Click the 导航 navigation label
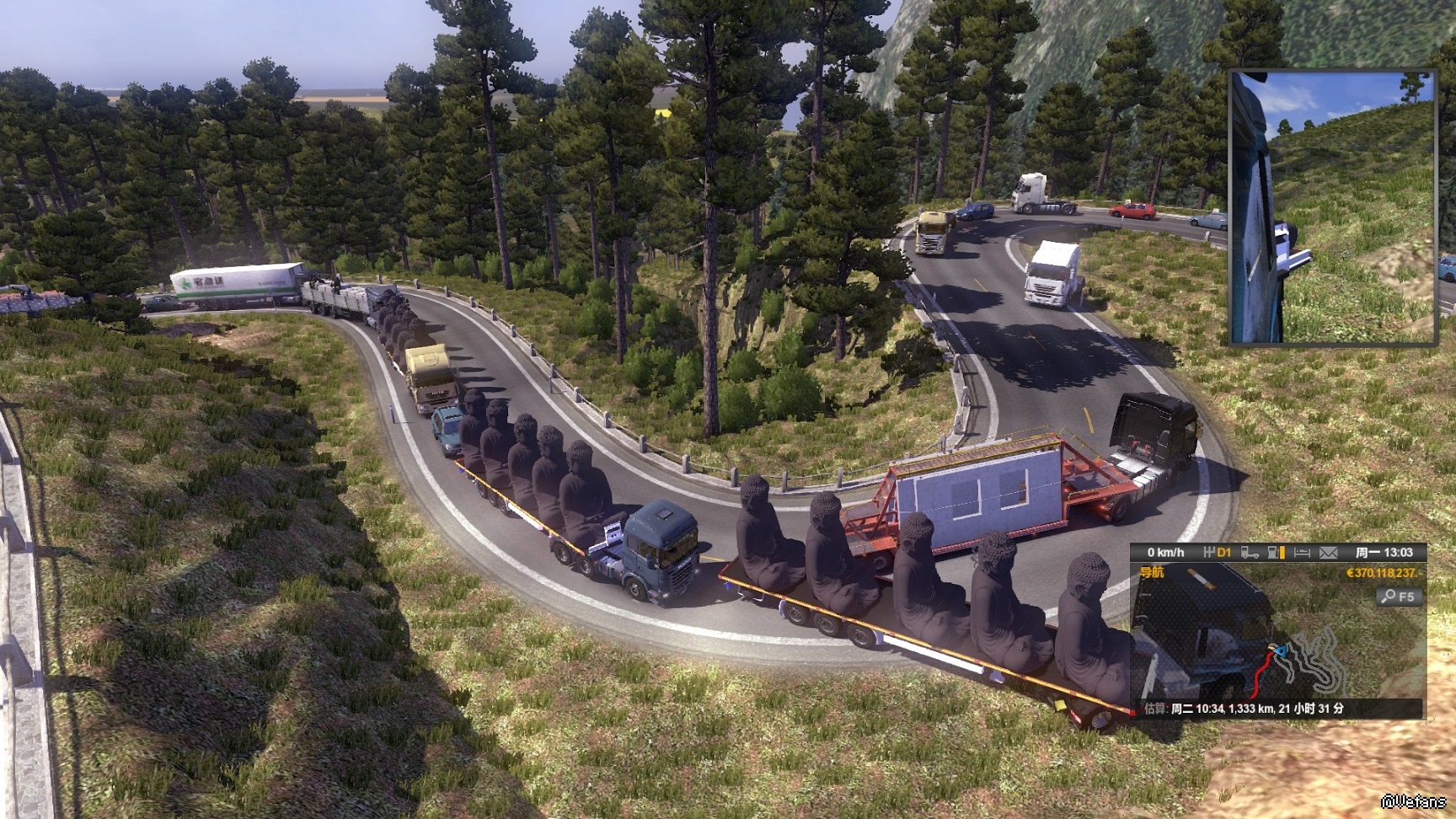Viewport: 1456px width, 819px height. pyautogui.click(x=1152, y=573)
